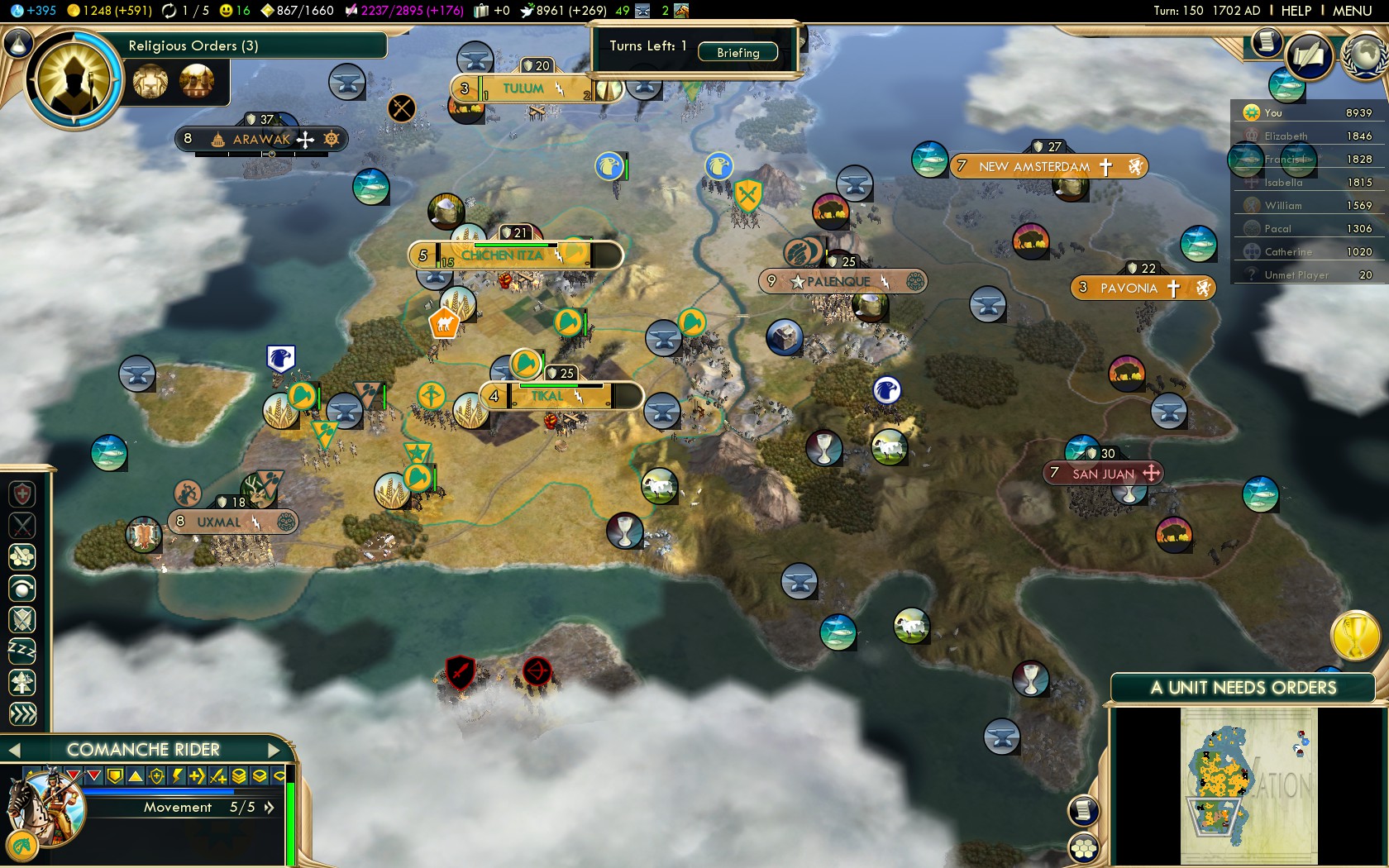
Task: Activate the skip-turn triple-chevron action
Action: (22, 713)
